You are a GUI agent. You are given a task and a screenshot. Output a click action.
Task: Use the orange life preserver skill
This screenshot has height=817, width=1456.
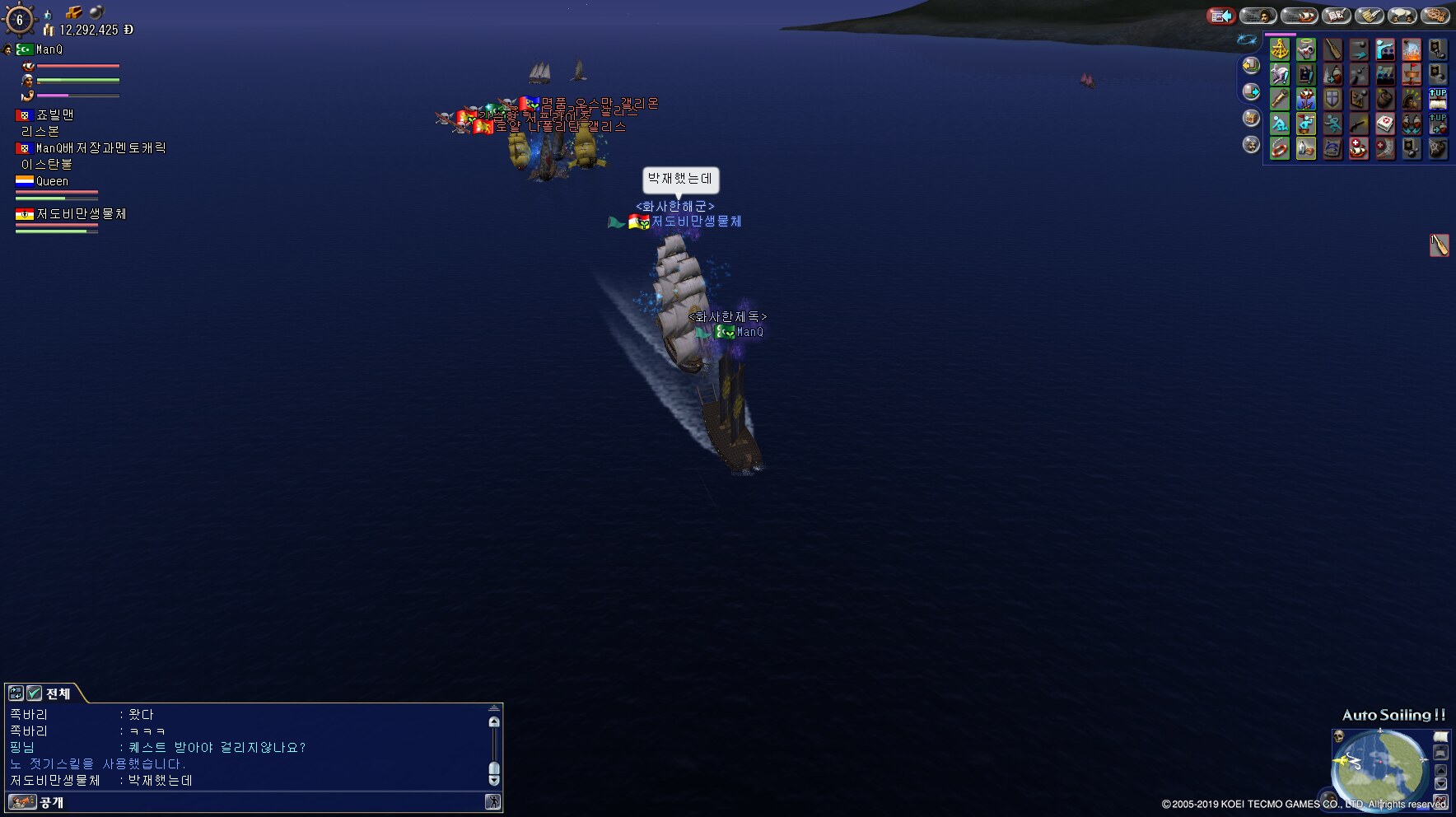click(x=1280, y=149)
